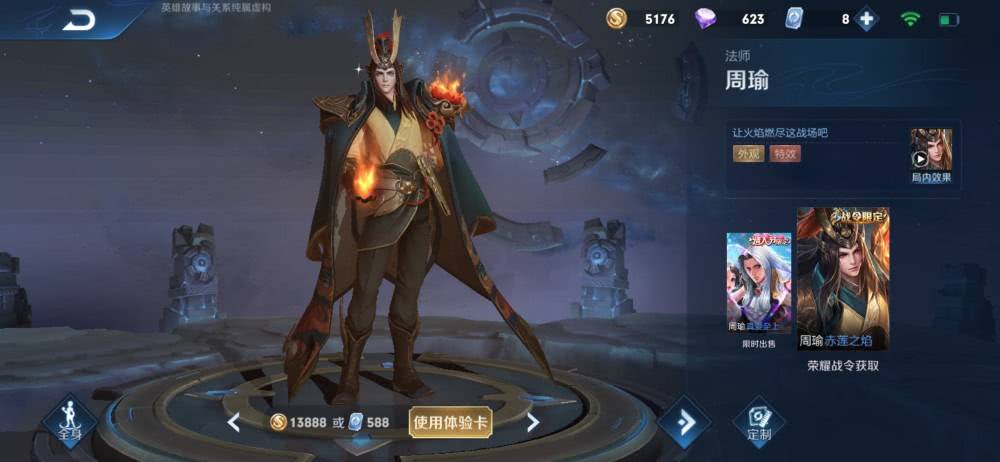Select the 外观 appearance tag
This screenshot has width=1000, height=462.
tap(748, 154)
